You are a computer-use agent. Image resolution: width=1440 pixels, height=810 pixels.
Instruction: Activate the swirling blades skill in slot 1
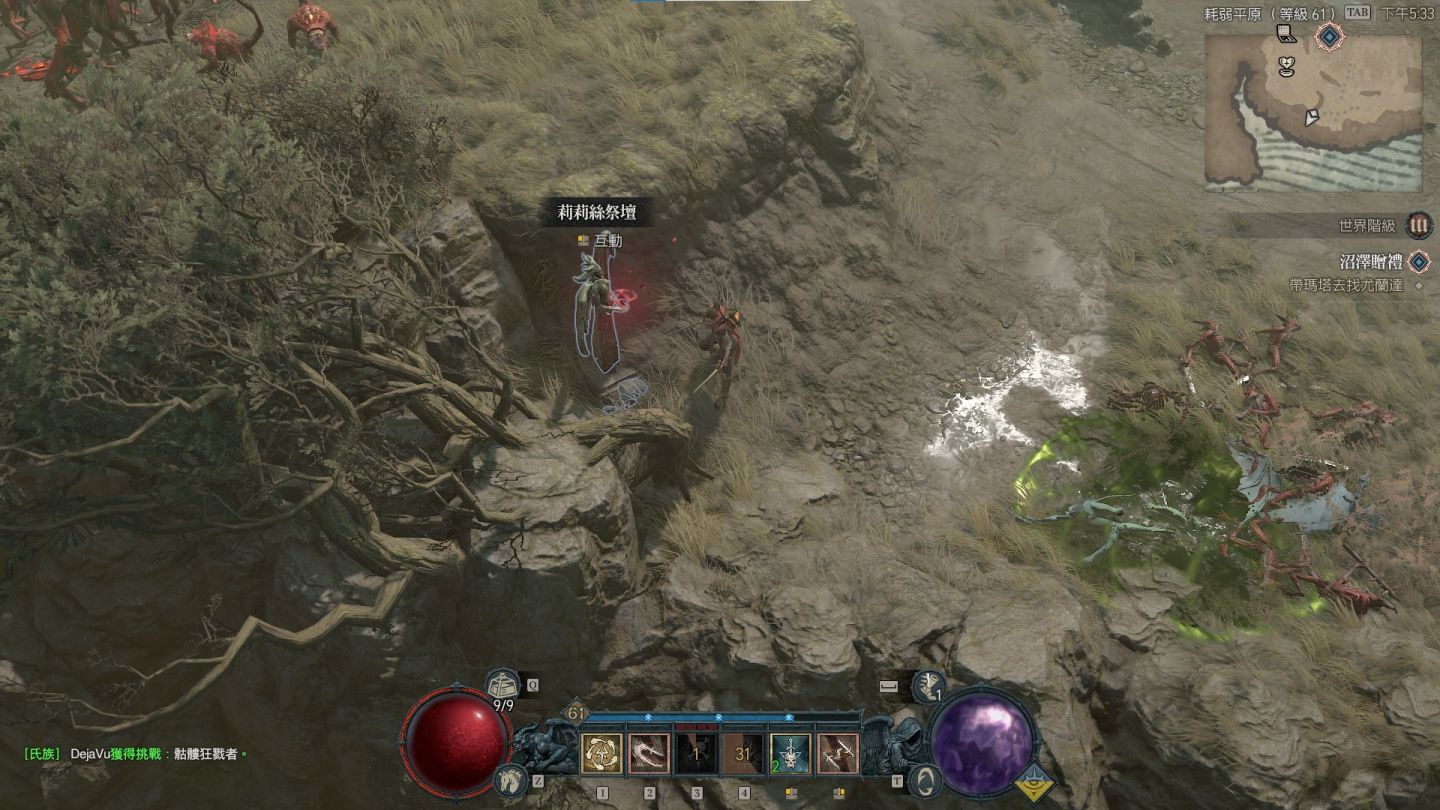(x=602, y=754)
